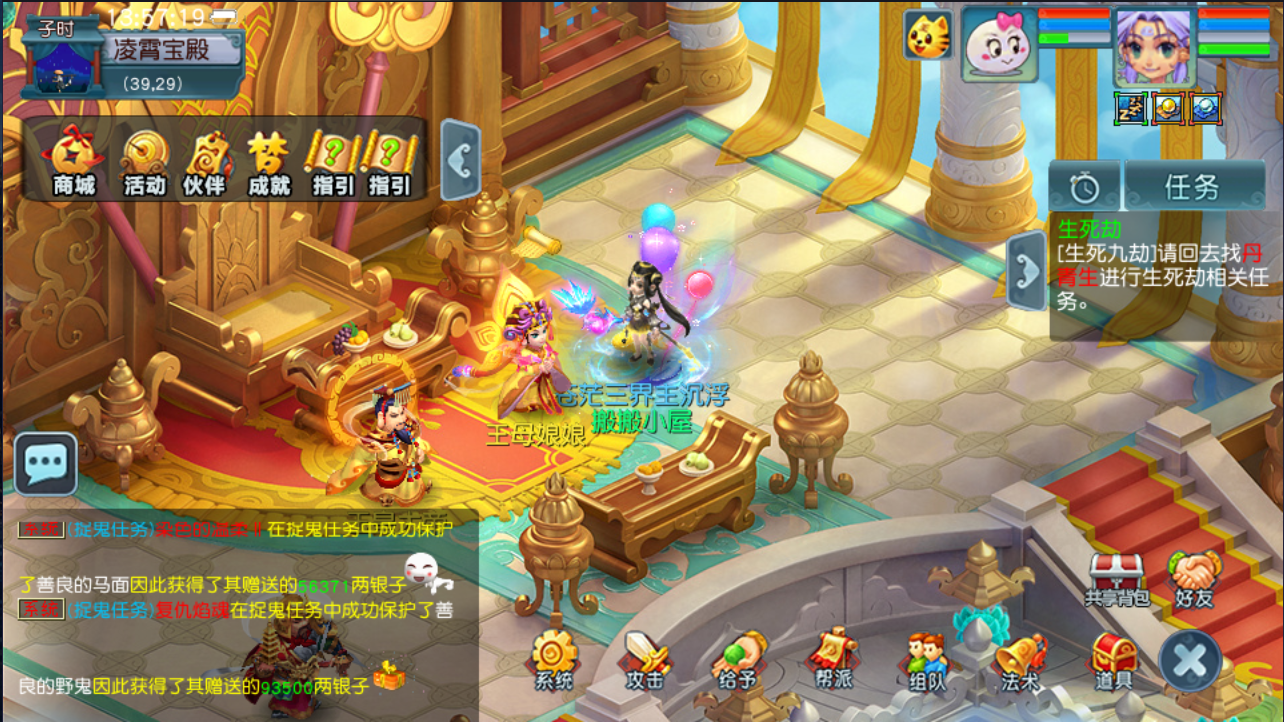Open the chat bubble button
Image resolution: width=1284 pixels, height=722 pixels.
[46, 464]
